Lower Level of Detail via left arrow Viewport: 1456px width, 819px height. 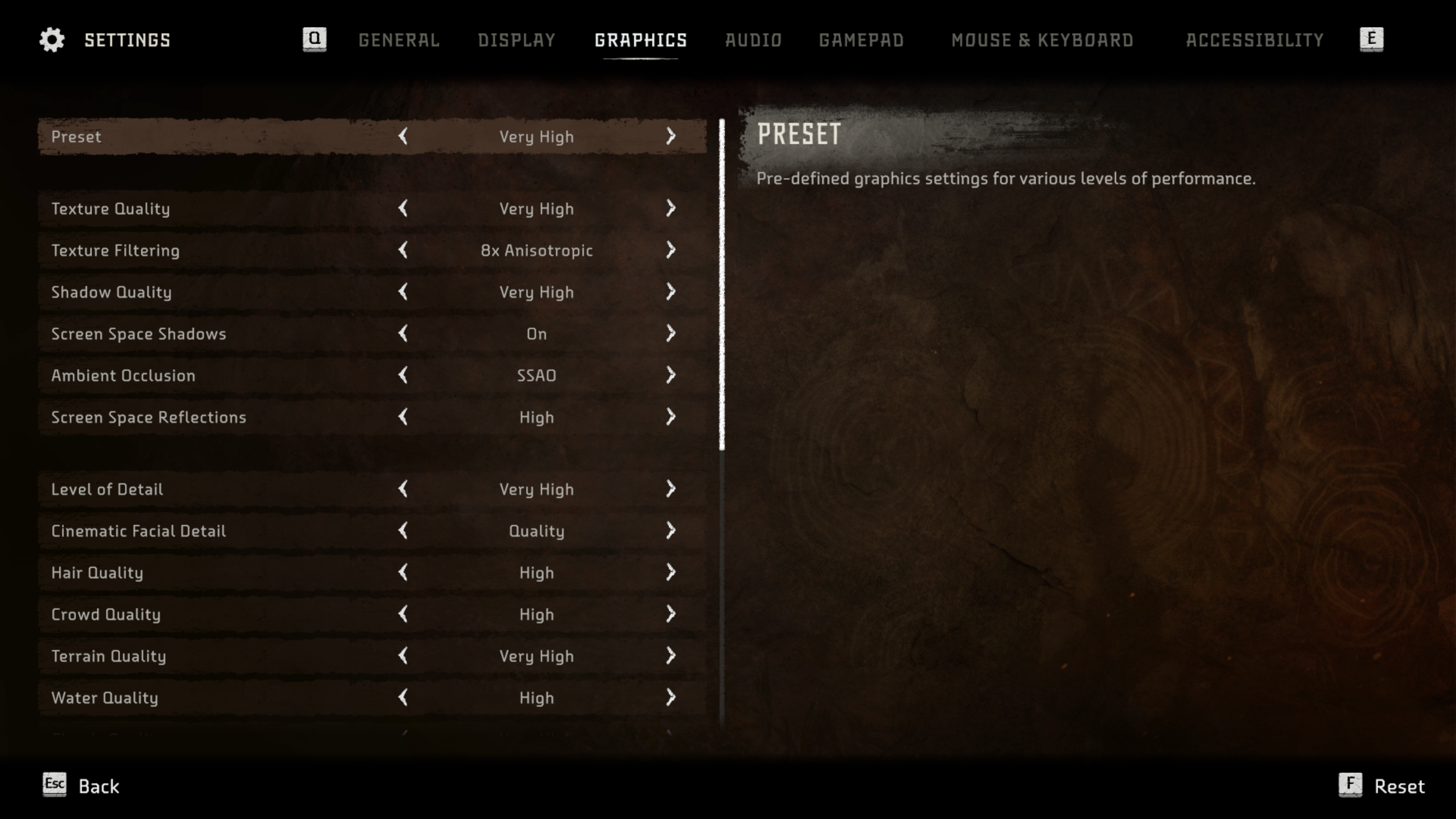(x=403, y=489)
